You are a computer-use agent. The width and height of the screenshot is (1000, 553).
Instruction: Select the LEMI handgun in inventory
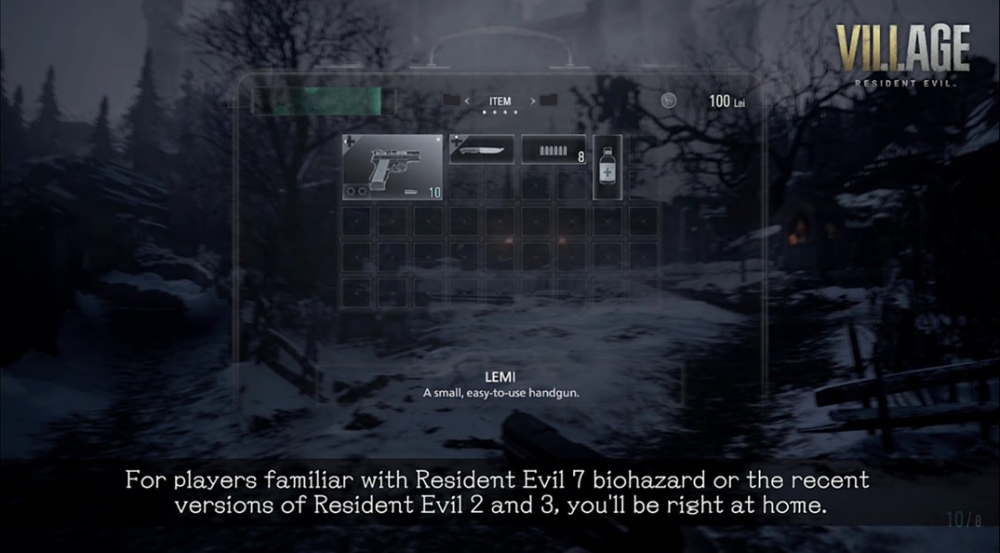(x=393, y=167)
